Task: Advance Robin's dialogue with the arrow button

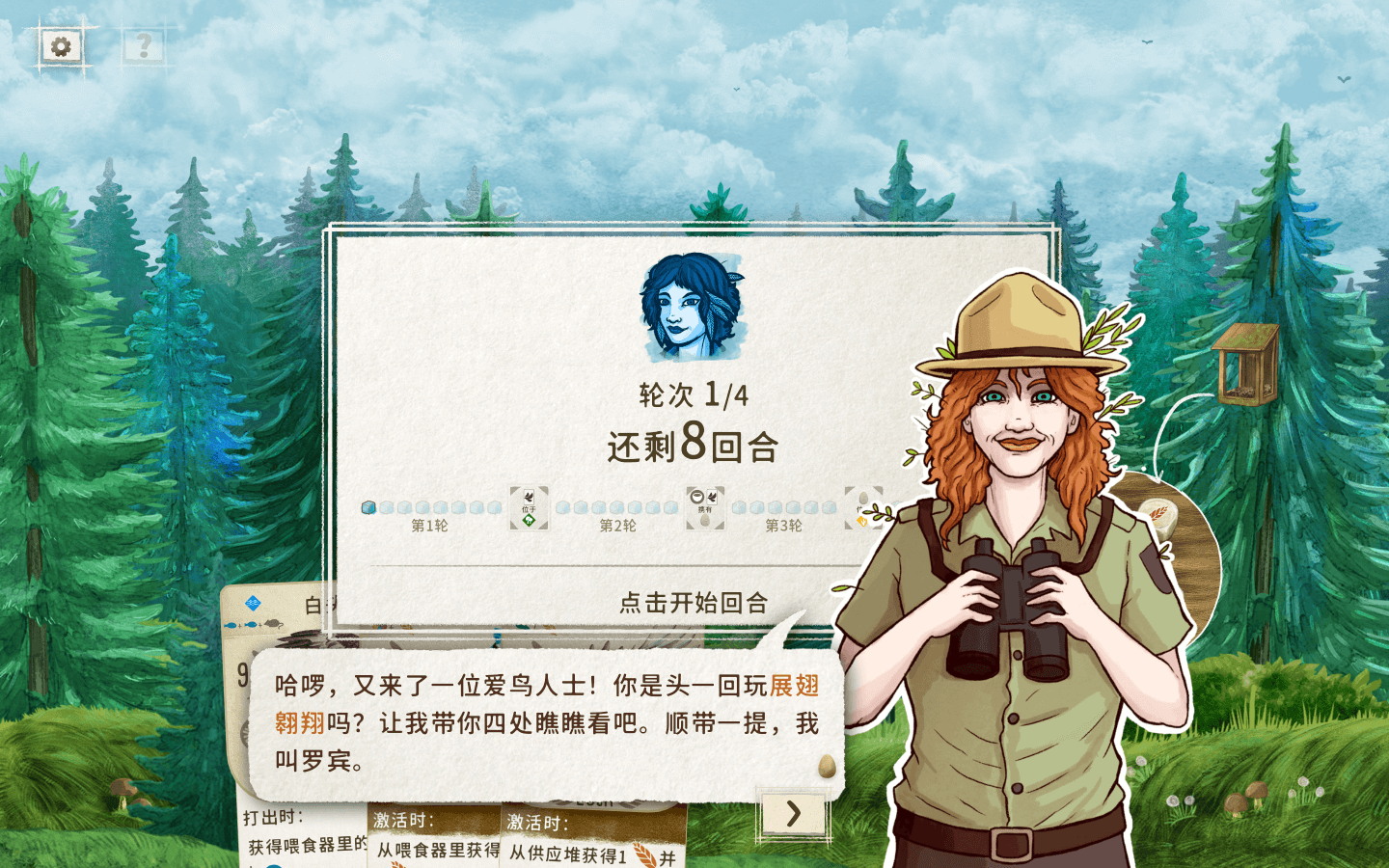Action: tap(793, 815)
